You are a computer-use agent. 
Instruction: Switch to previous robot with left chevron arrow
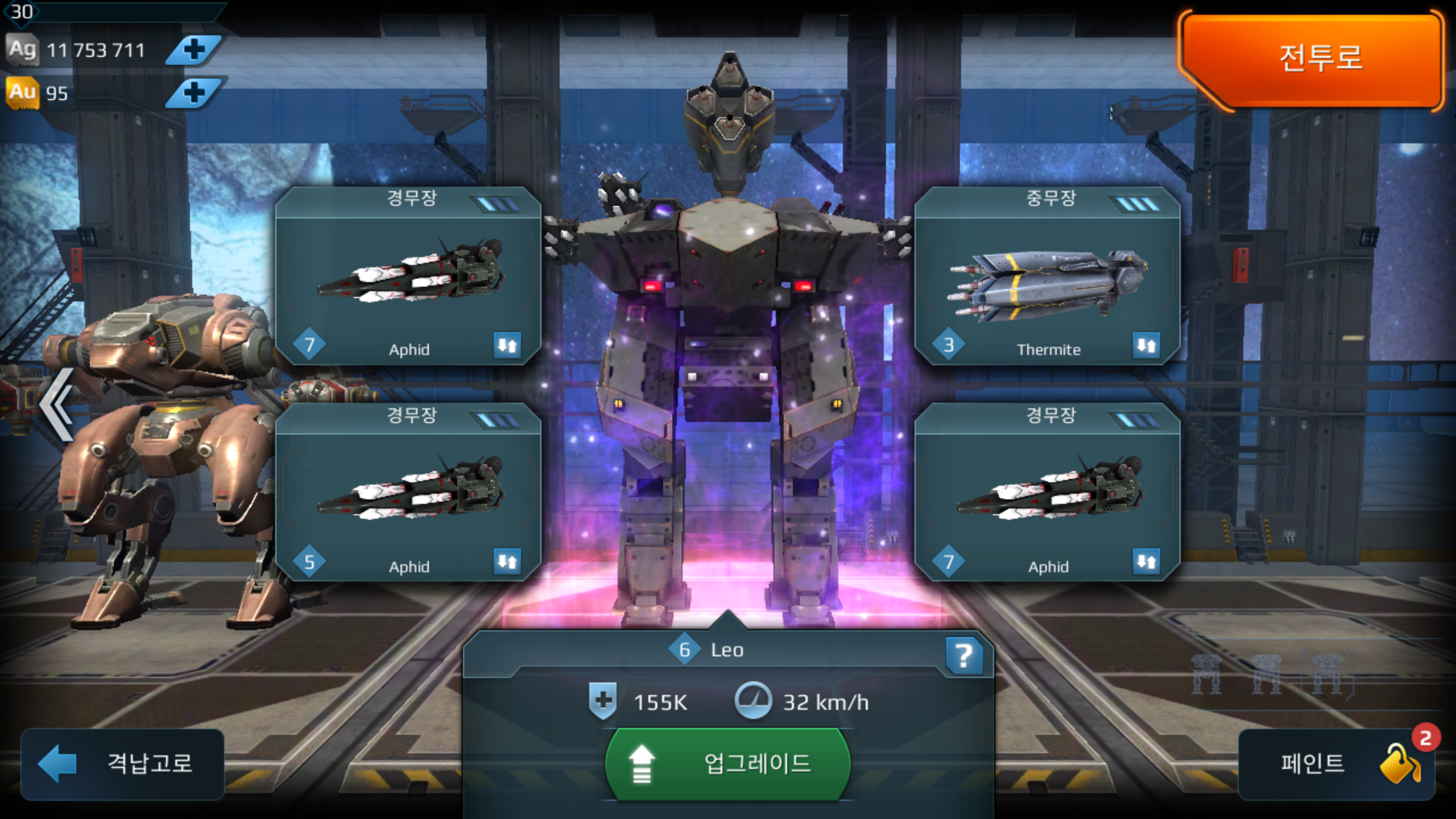57,404
